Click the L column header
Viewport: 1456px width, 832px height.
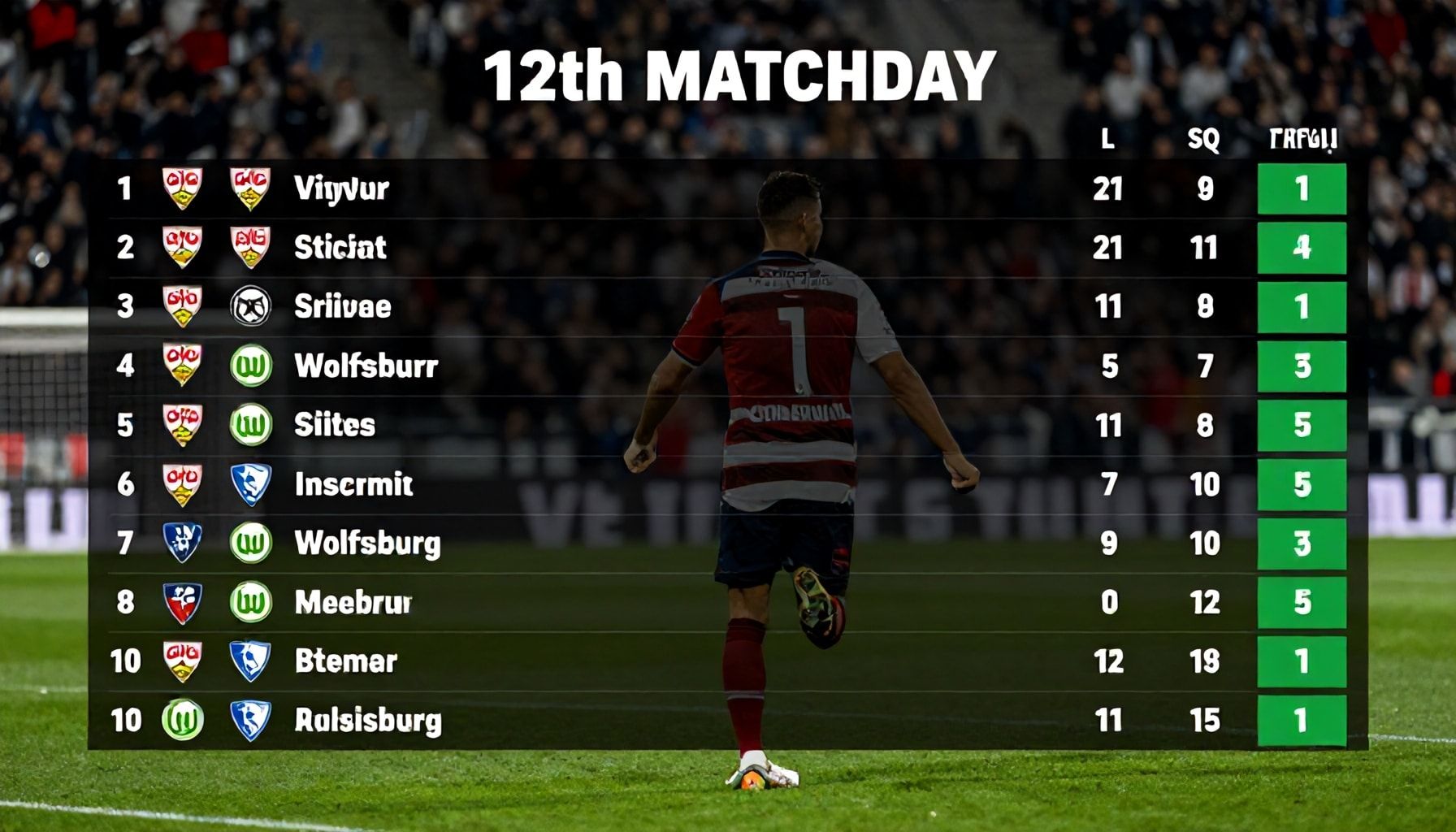coord(1107,140)
